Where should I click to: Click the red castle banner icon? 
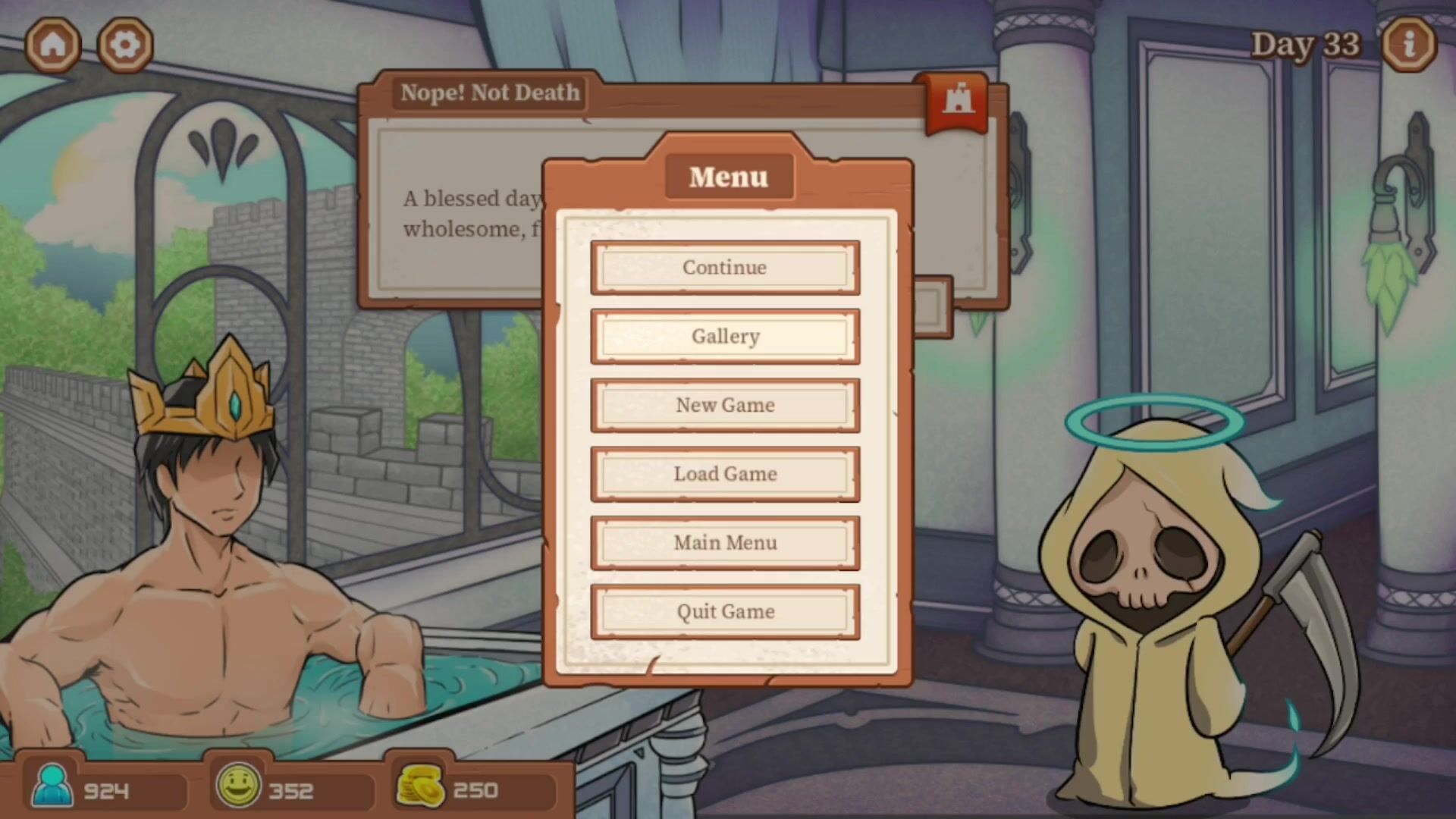point(958,102)
